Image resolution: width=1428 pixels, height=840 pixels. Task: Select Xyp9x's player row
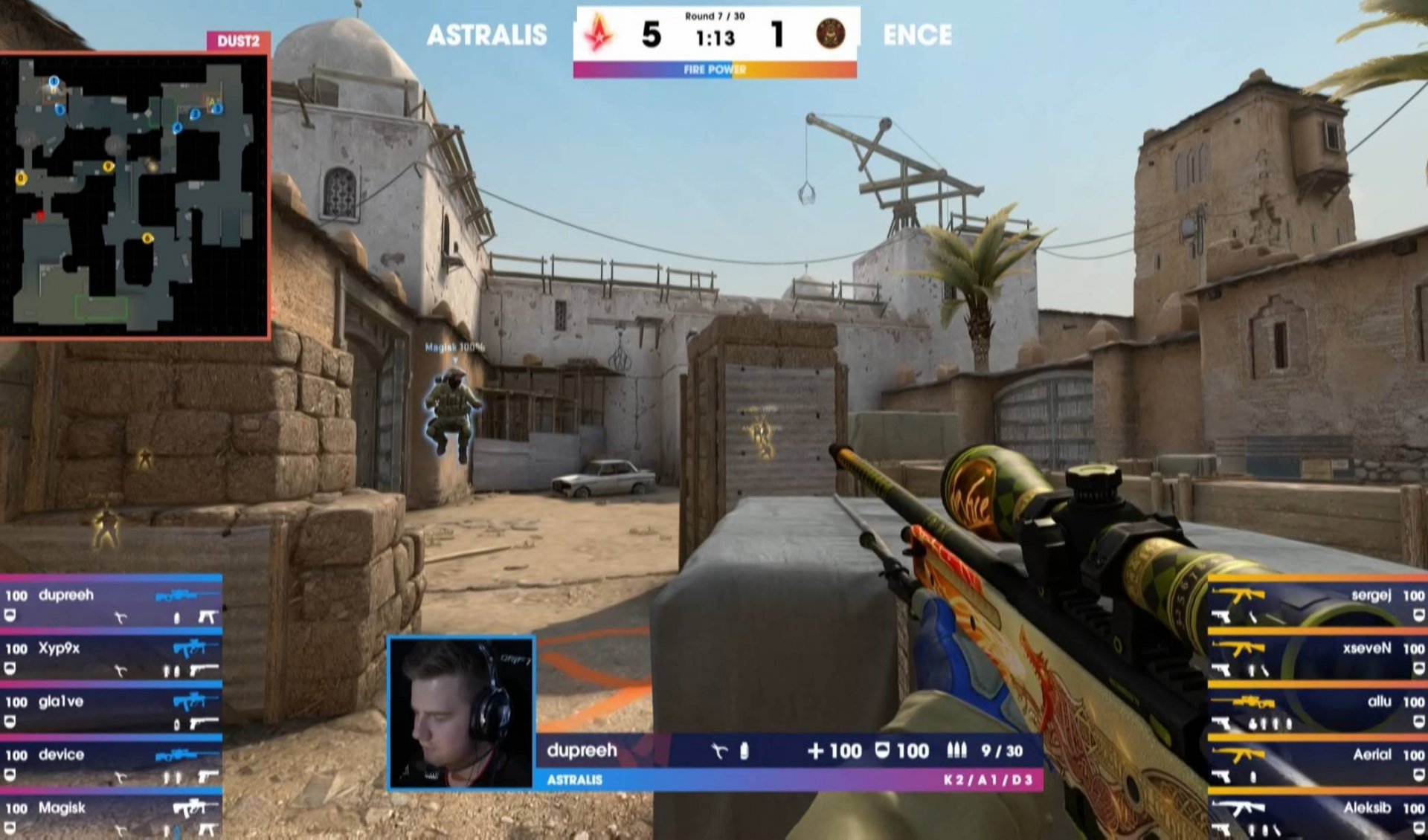[x=112, y=658]
